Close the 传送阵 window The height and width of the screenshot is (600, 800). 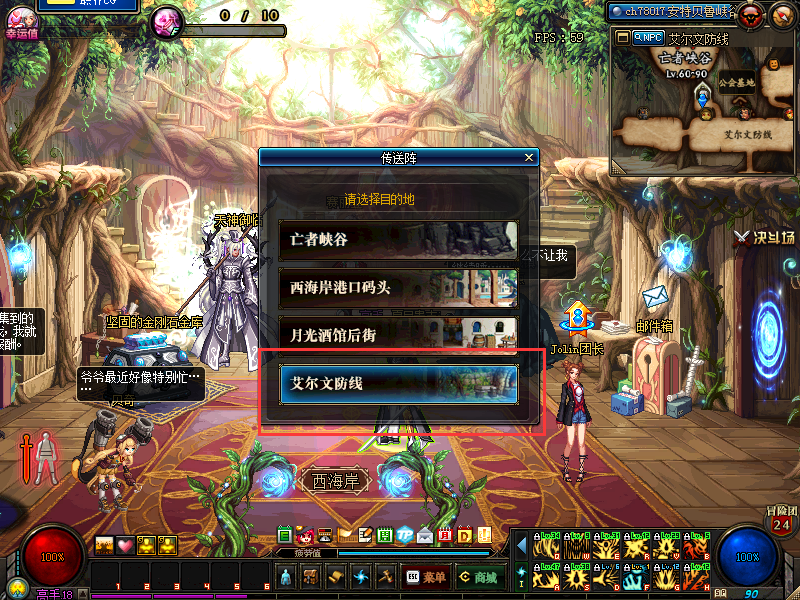529,158
